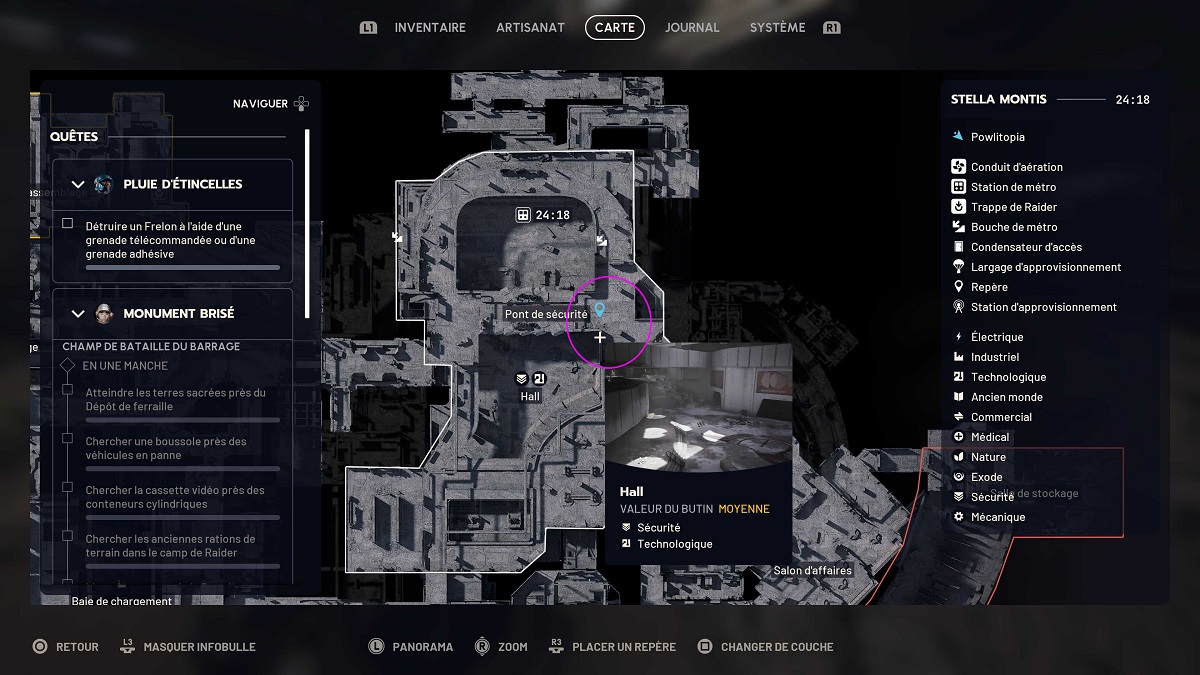Screen dimensions: 1200x675
Task: Choose the Technologique legend entry
Action: [1007, 377]
